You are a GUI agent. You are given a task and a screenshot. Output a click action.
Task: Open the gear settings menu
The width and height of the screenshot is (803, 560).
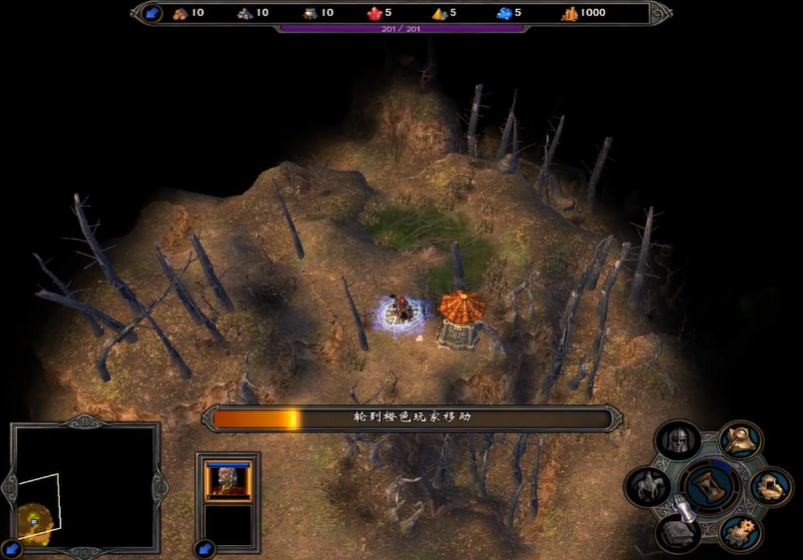(740, 530)
